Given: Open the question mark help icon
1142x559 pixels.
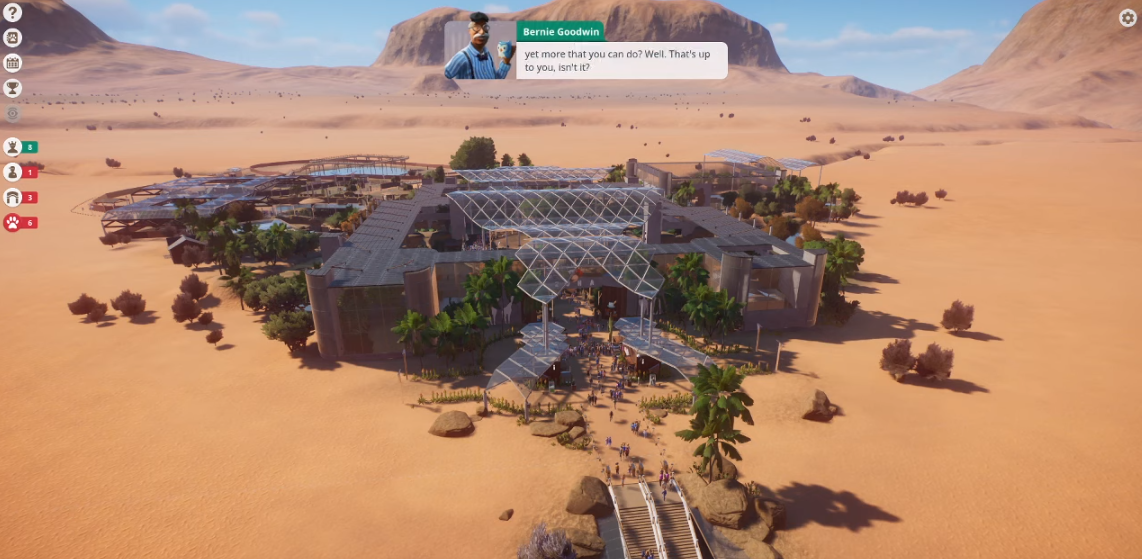Looking at the screenshot, I should 13,11.
